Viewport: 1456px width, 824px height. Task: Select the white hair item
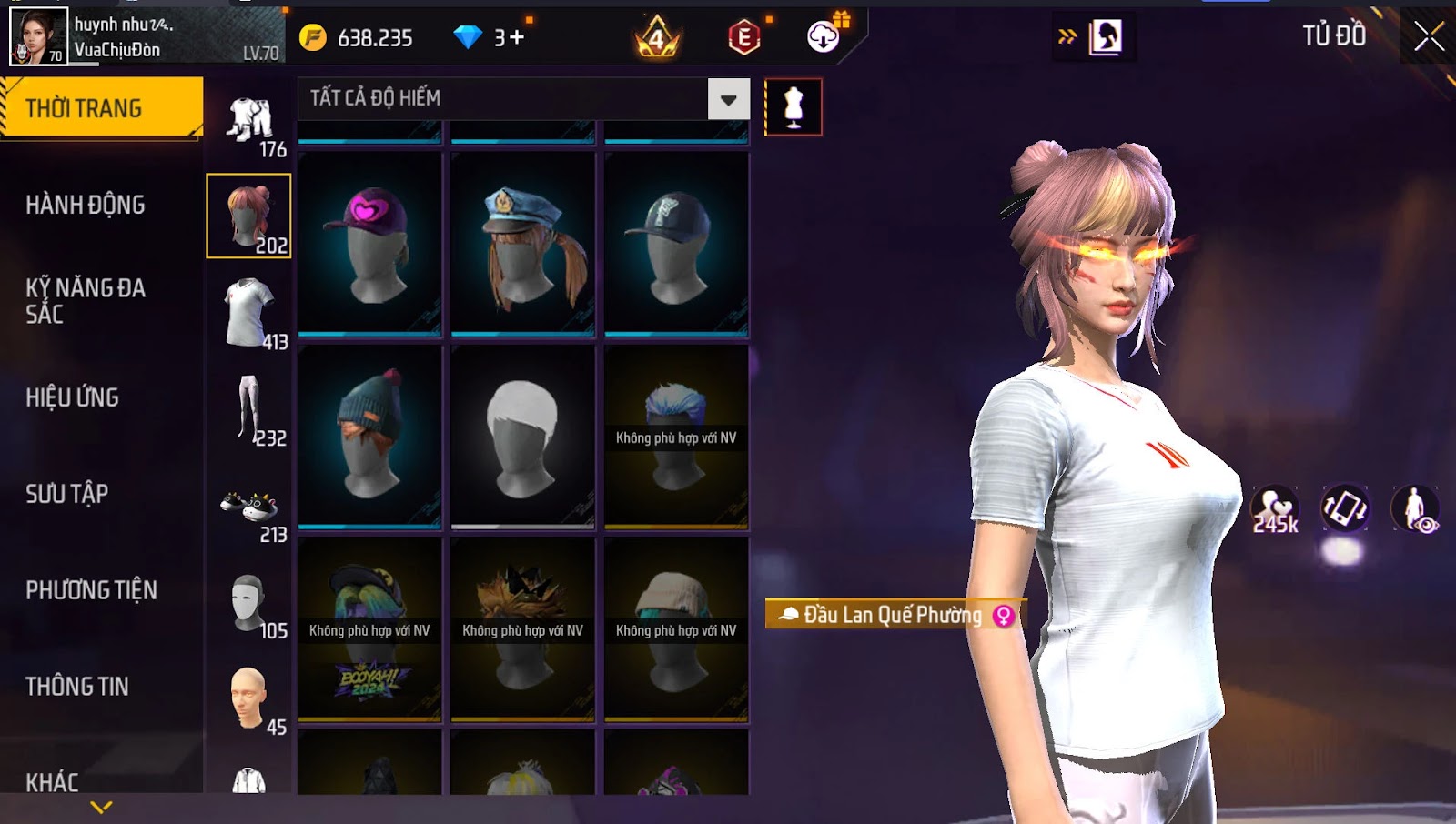(x=522, y=436)
